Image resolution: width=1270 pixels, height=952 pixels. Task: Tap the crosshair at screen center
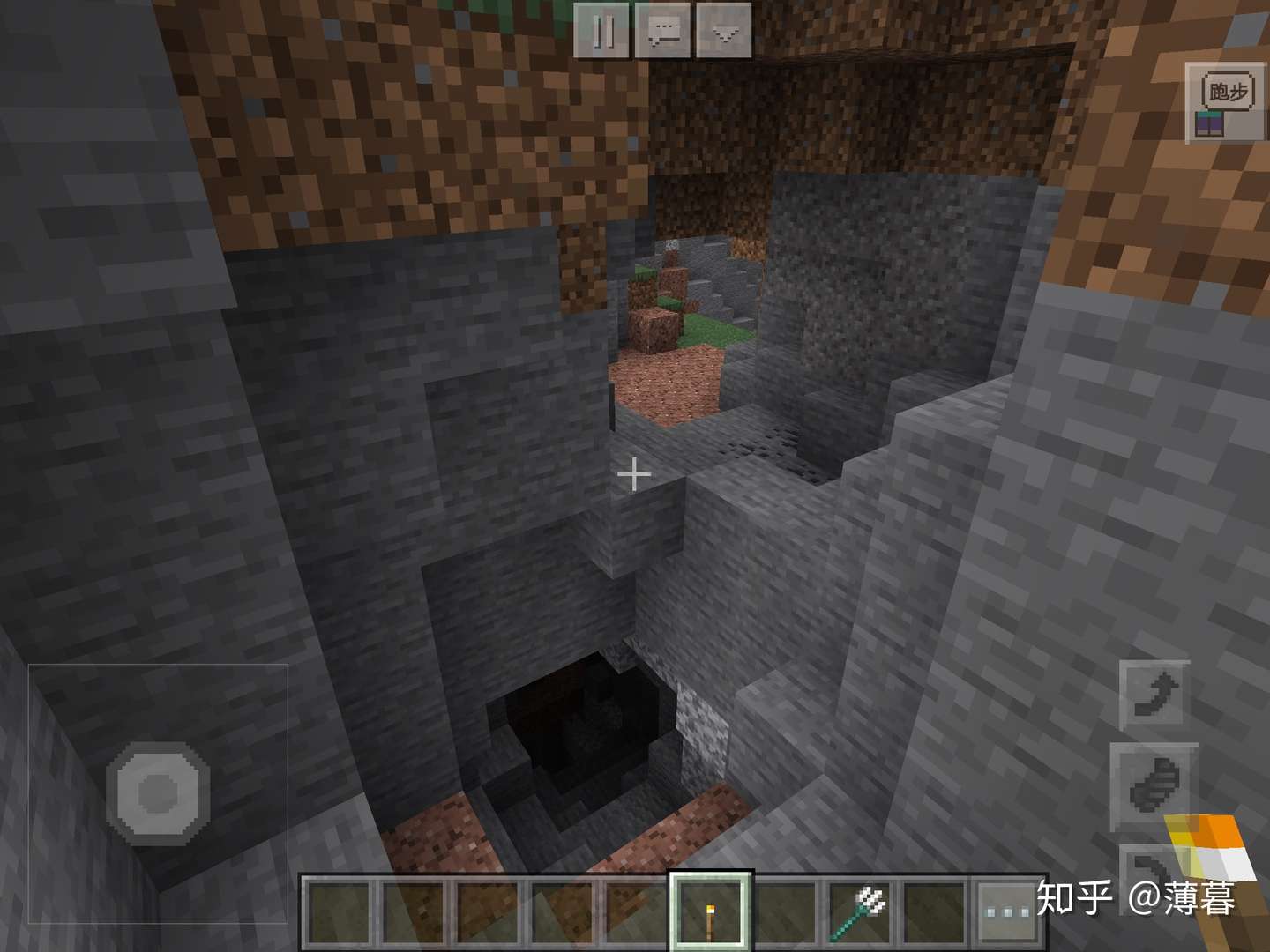[633, 474]
